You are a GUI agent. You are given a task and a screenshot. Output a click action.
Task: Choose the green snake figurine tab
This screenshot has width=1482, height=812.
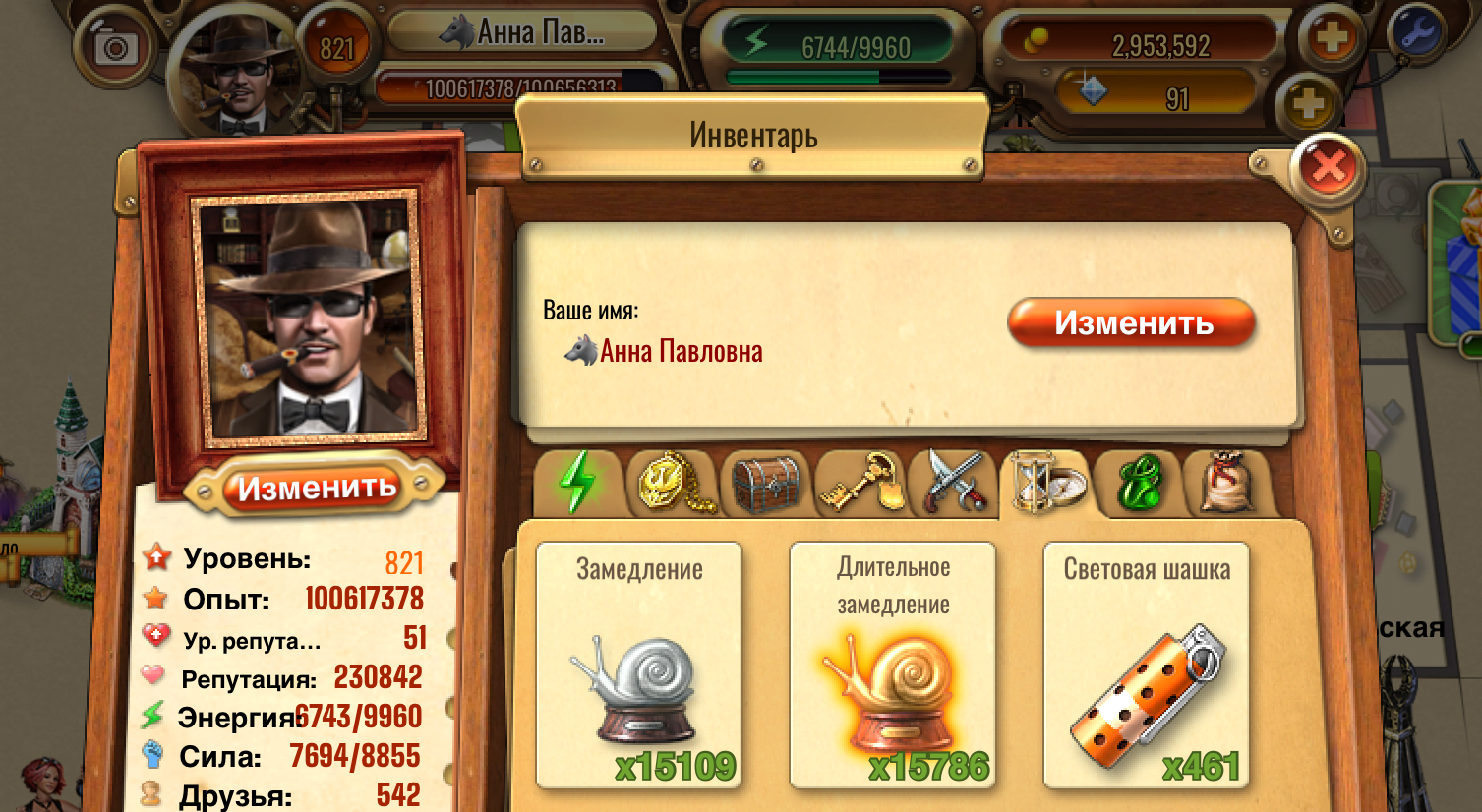tap(1140, 483)
